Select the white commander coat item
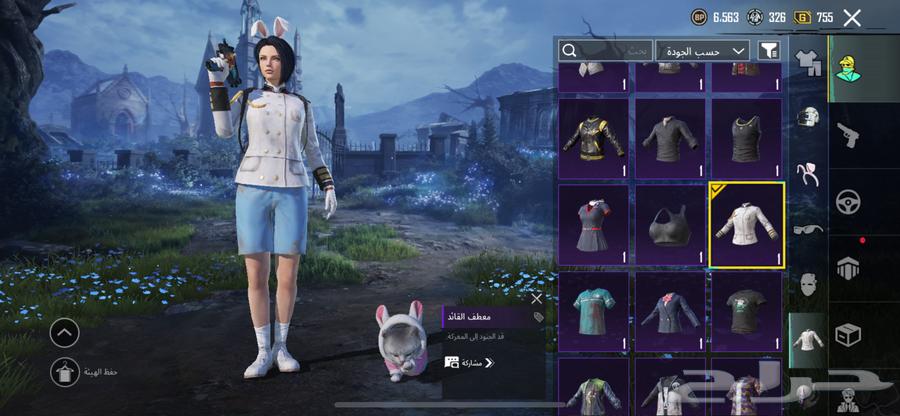Viewport: 900px width, 416px height. pos(746,225)
